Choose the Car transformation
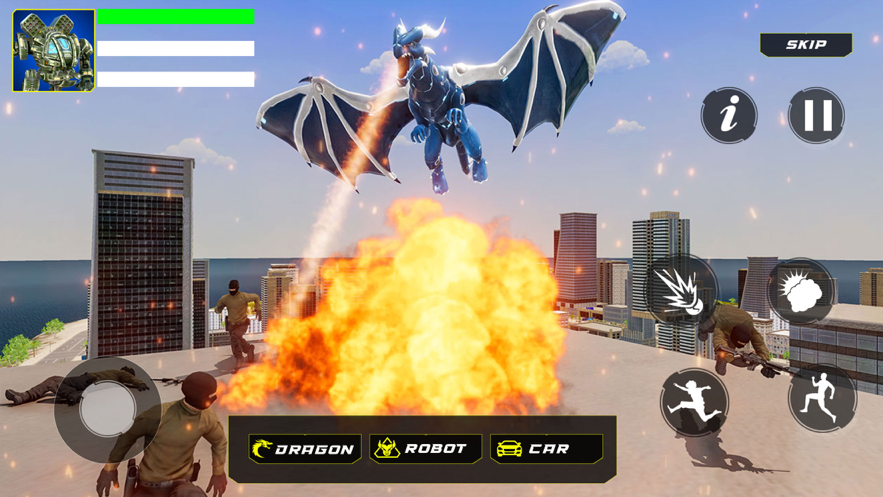 546,449
